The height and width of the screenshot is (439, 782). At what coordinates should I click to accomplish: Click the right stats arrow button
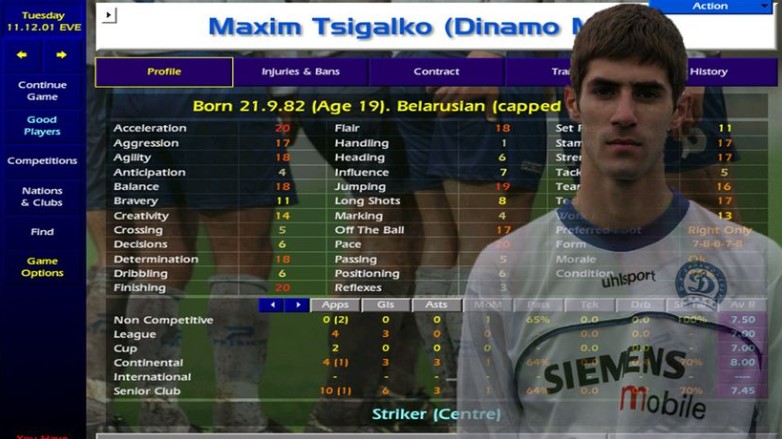tap(296, 305)
